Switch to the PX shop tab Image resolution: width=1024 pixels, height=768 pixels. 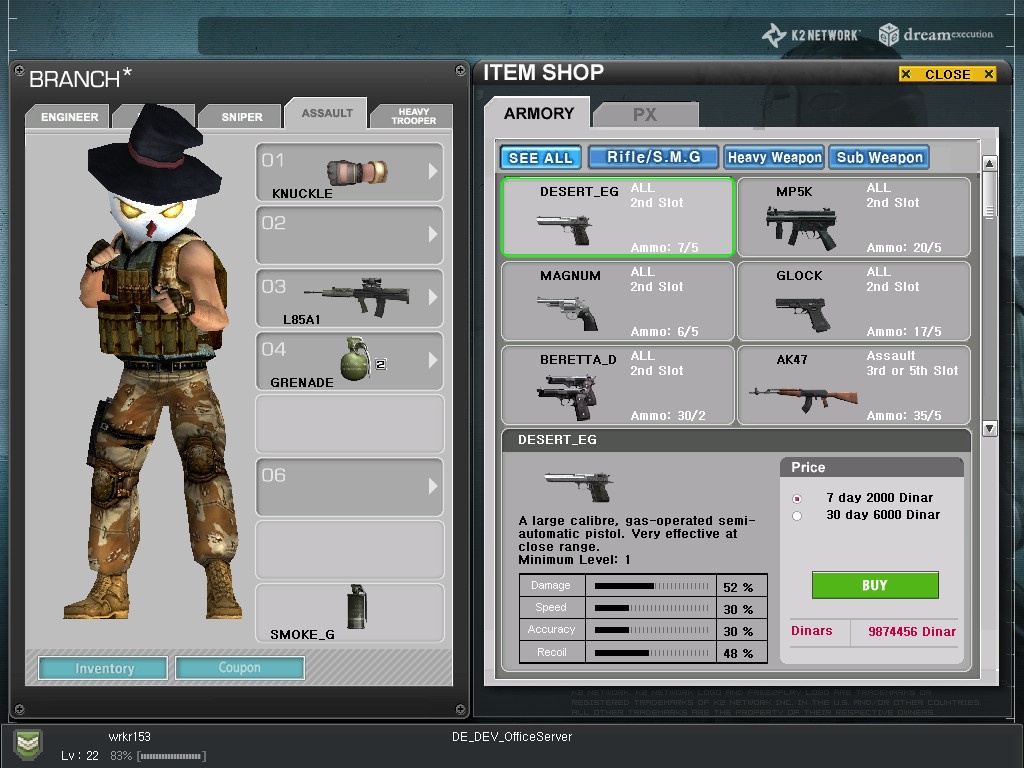pyautogui.click(x=645, y=115)
